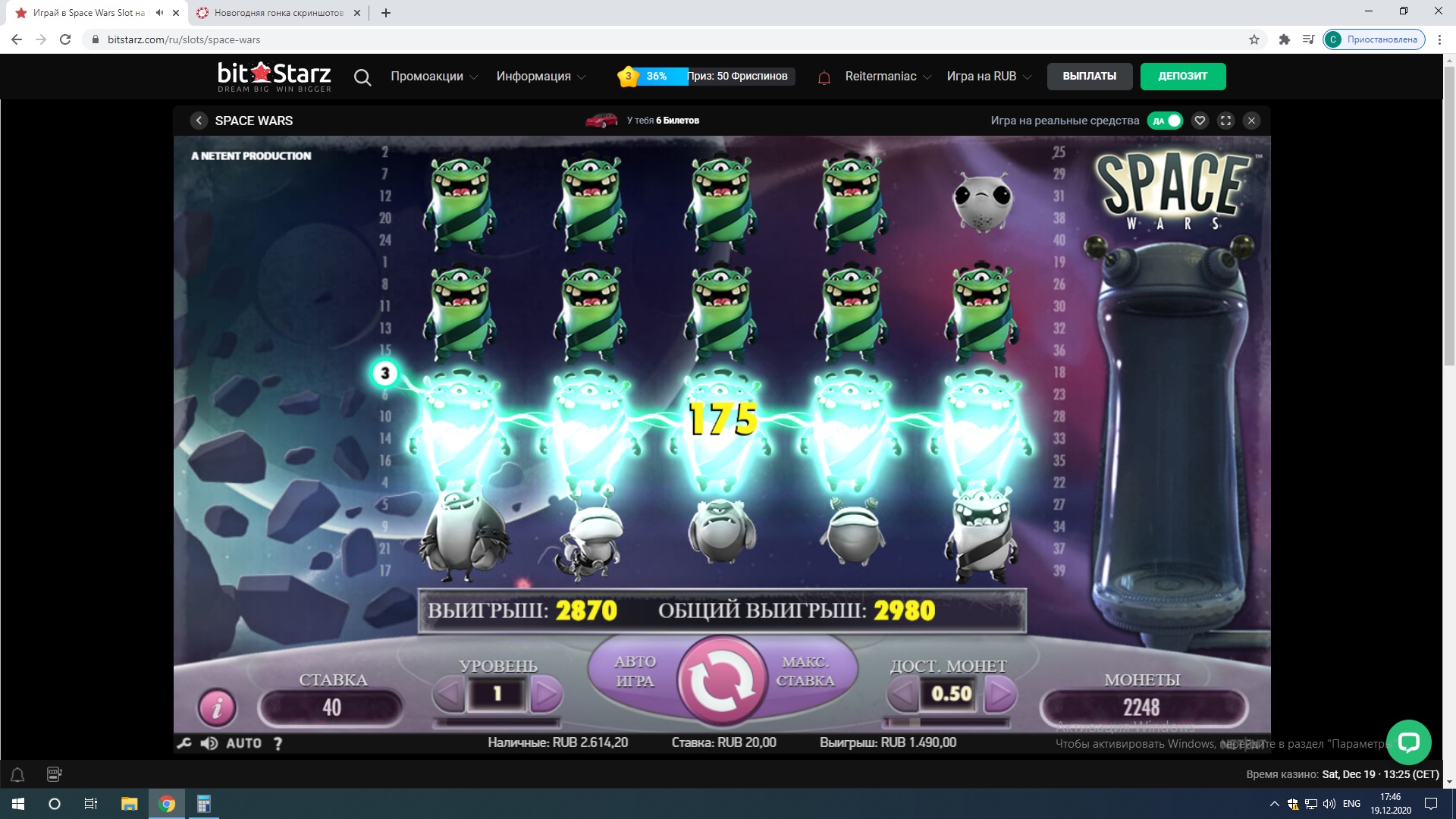Viewport: 1456px width, 819px height.
Task: Open the pink info paytable button
Action: click(217, 708)
